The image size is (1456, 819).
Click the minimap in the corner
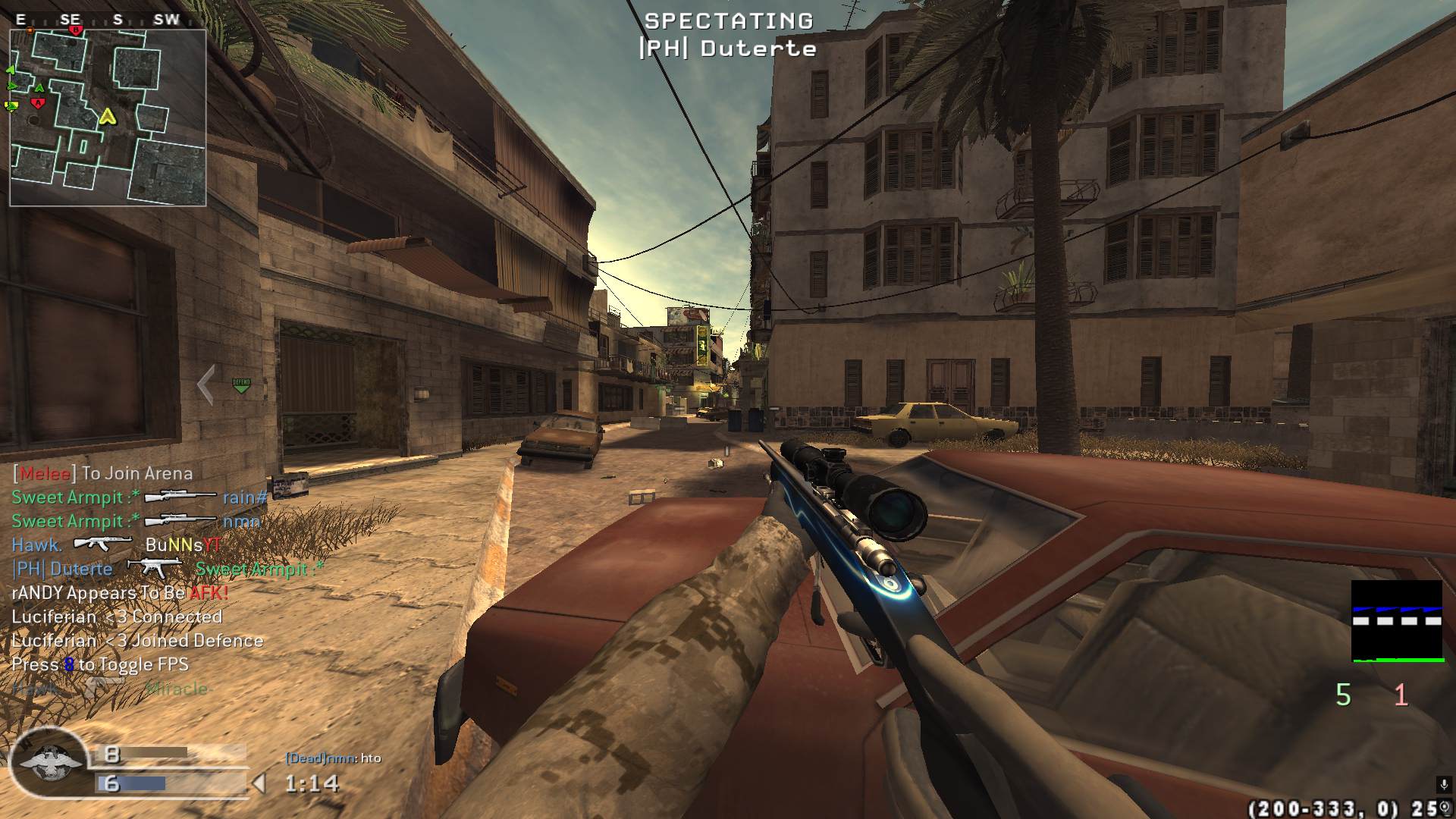point(108,118)
